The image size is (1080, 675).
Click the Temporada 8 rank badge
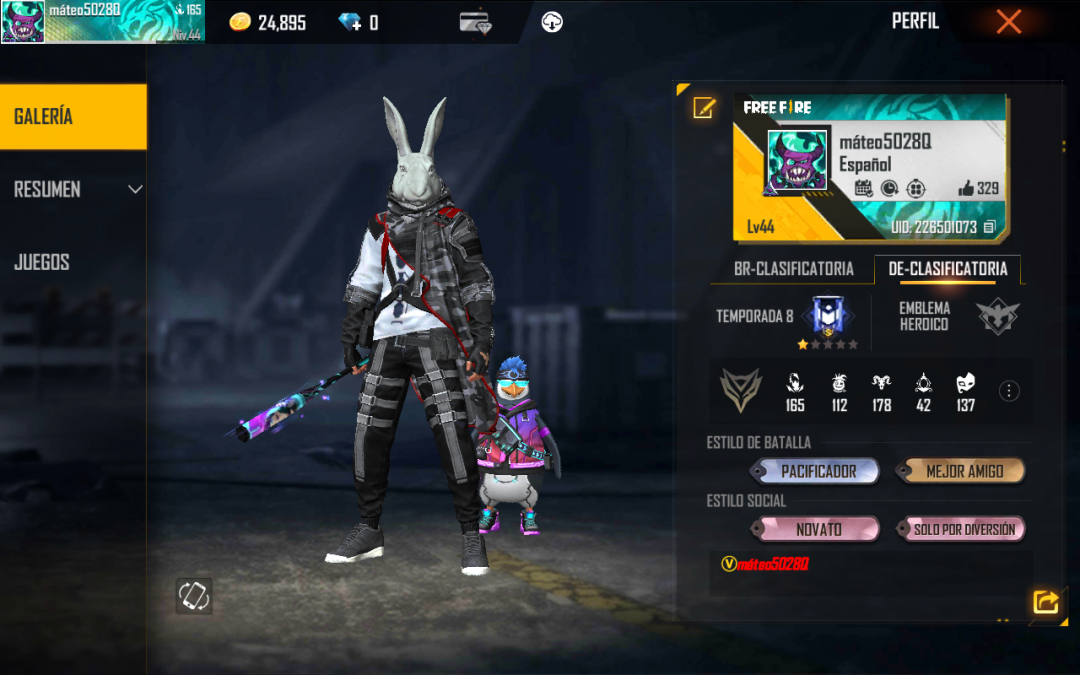[828, 315]
